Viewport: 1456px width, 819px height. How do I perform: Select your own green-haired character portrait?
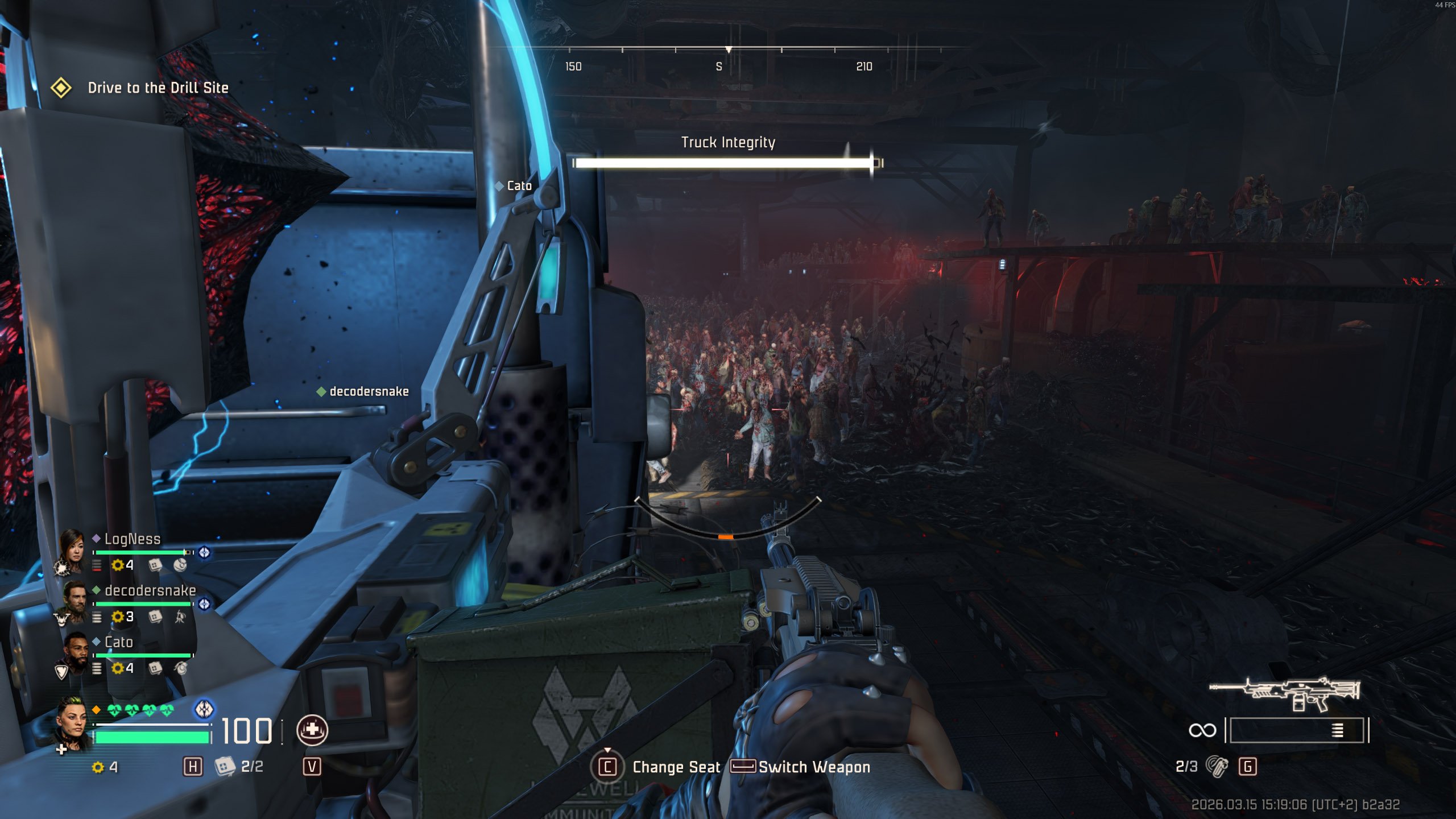[72, 723]
